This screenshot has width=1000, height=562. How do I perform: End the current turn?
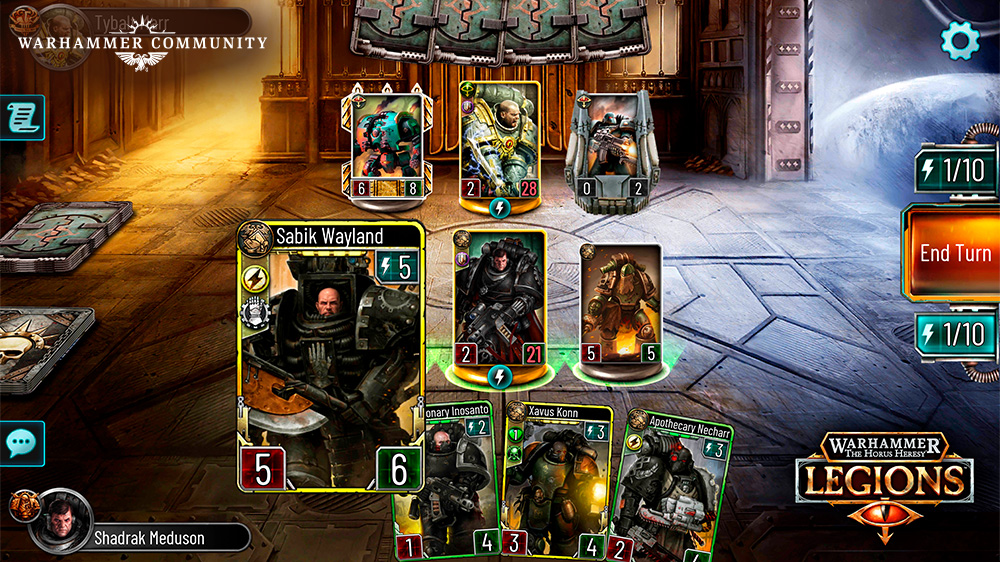point(954,253)
